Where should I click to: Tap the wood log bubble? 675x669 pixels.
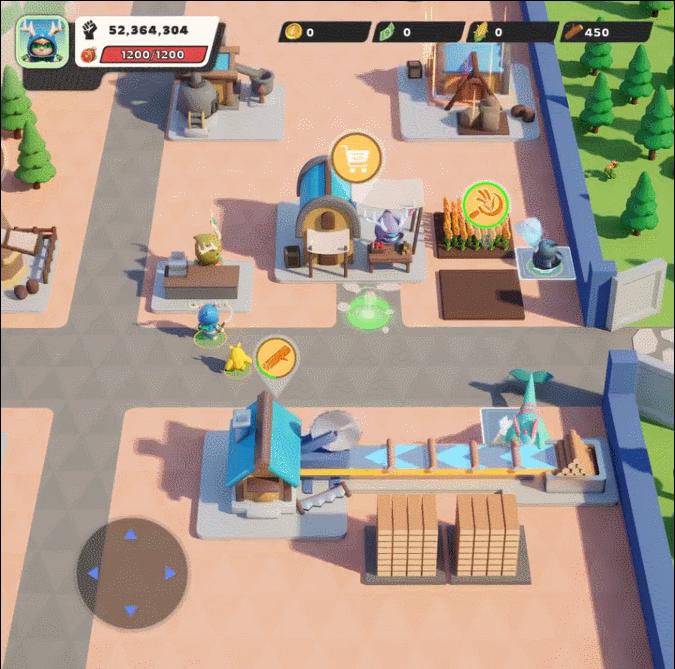tap(277, 358)
